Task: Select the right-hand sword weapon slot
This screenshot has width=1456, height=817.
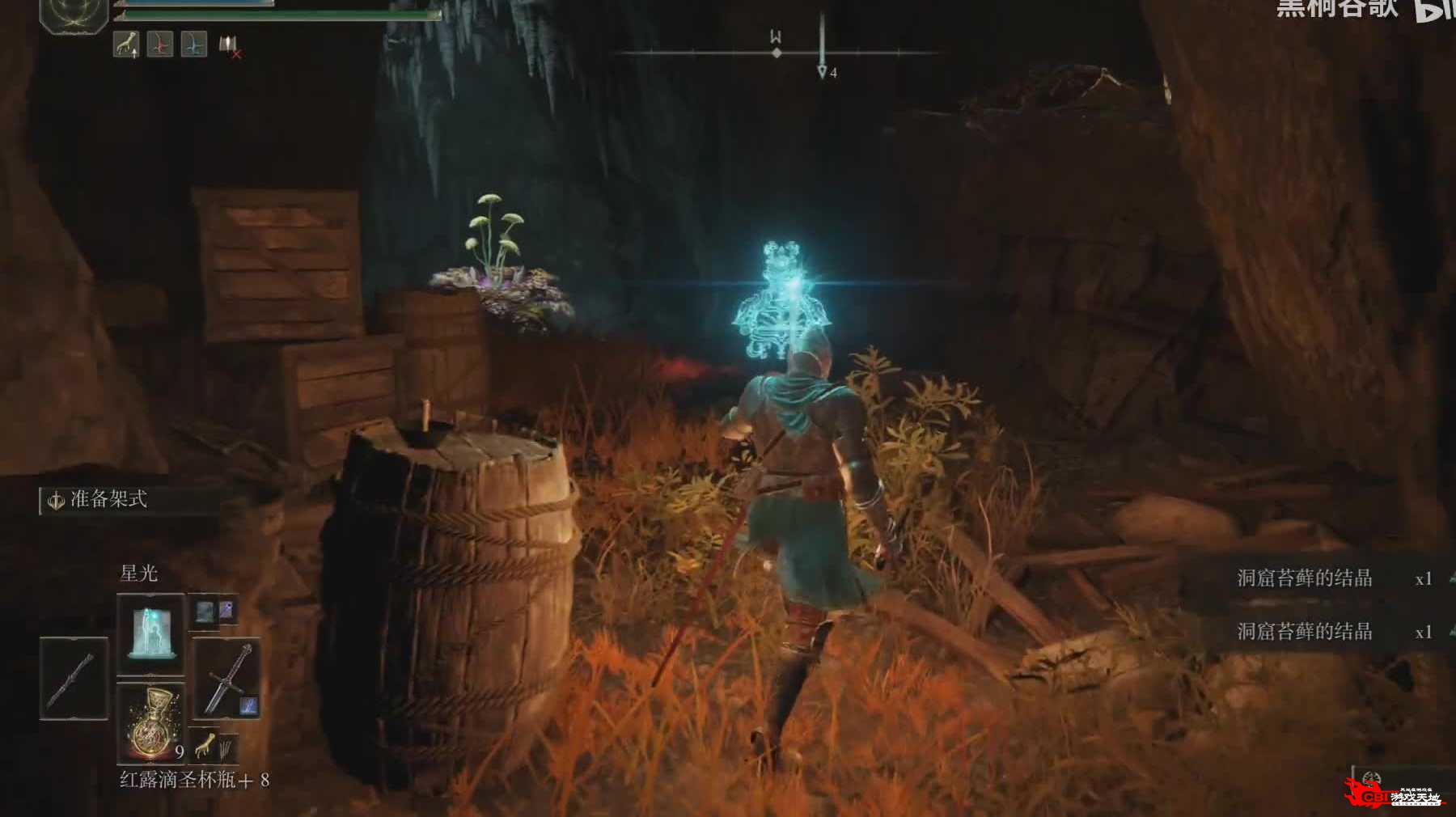Action: tap(227, 678)
